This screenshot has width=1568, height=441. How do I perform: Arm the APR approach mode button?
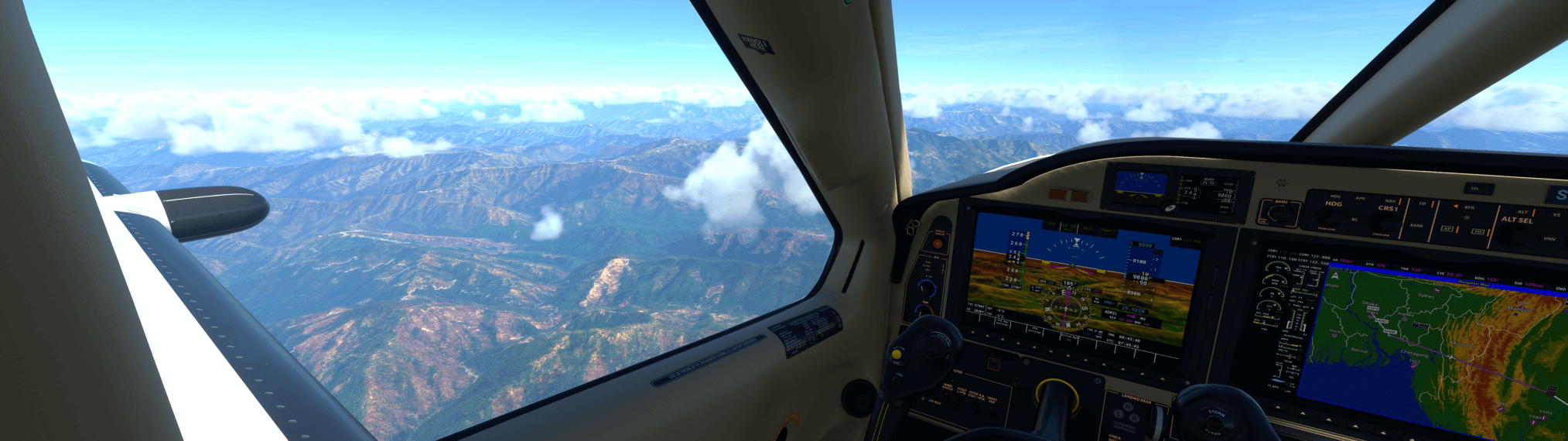tap(1360, 198)
